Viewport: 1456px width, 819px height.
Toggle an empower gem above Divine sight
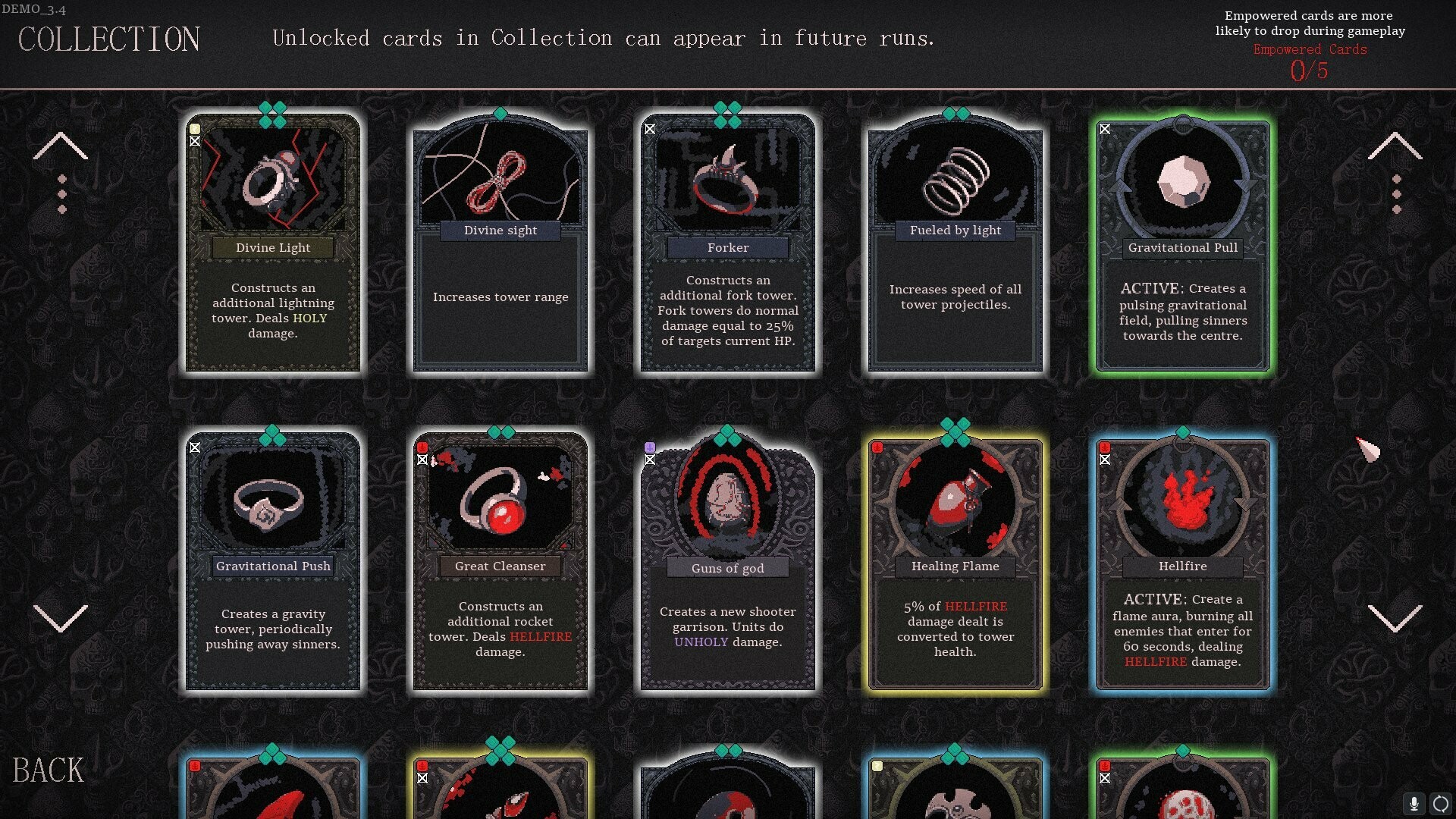500,114
